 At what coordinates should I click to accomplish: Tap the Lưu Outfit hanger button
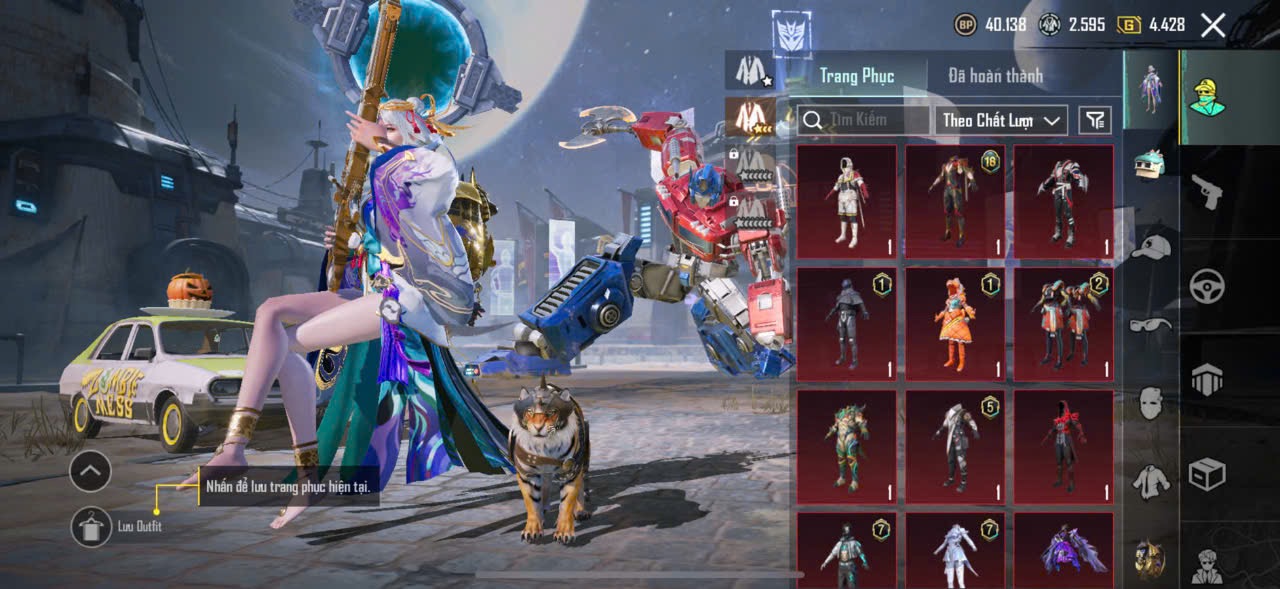click(91, 526)
